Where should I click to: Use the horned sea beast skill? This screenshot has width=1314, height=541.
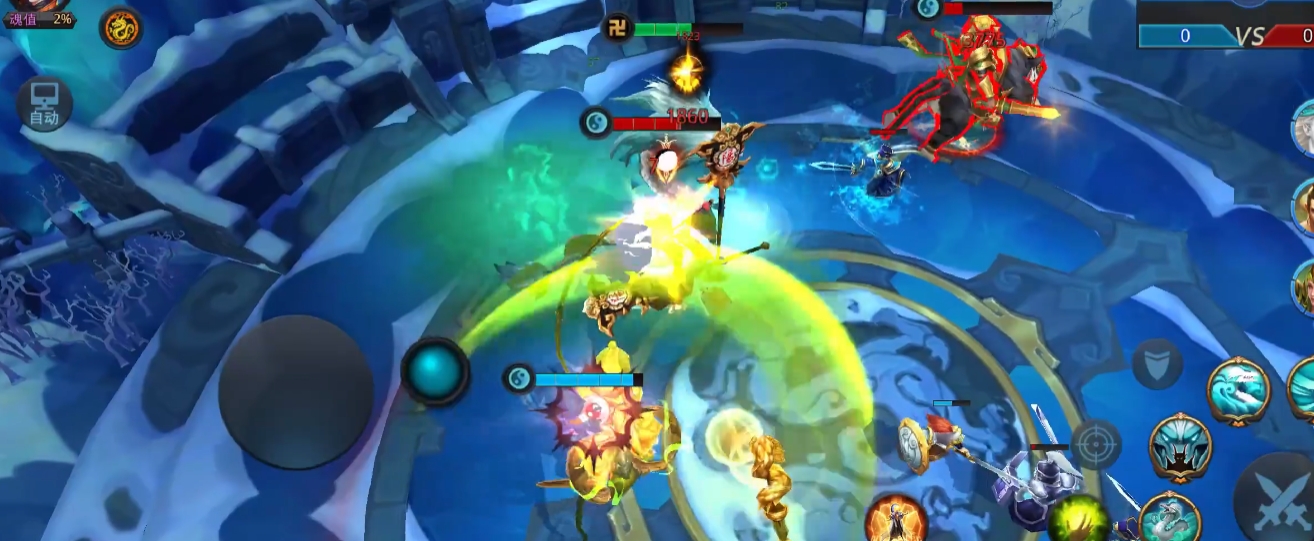click(1180, 446)
